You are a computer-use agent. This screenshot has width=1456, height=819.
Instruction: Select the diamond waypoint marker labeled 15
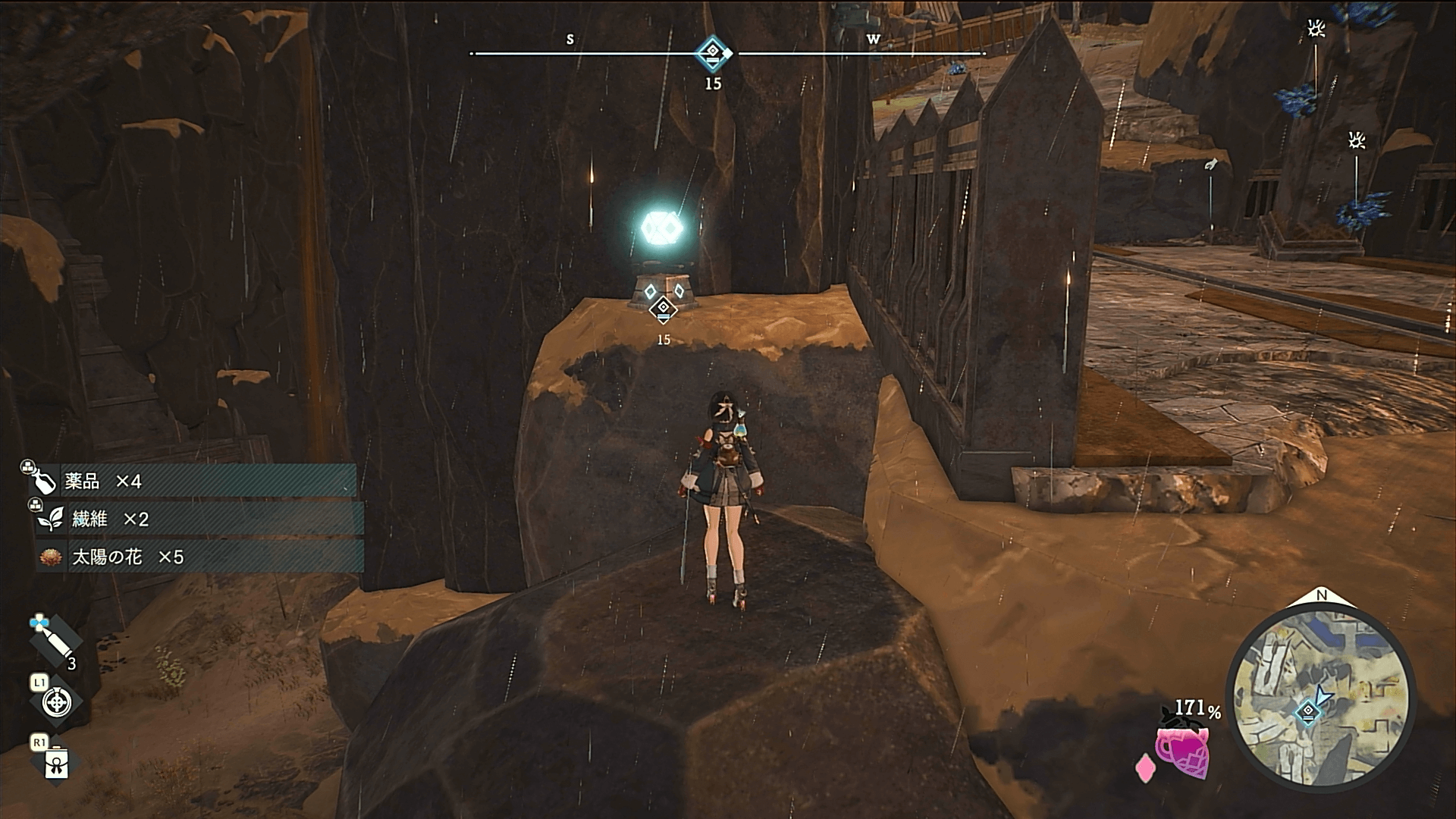(x=664, y=309)
